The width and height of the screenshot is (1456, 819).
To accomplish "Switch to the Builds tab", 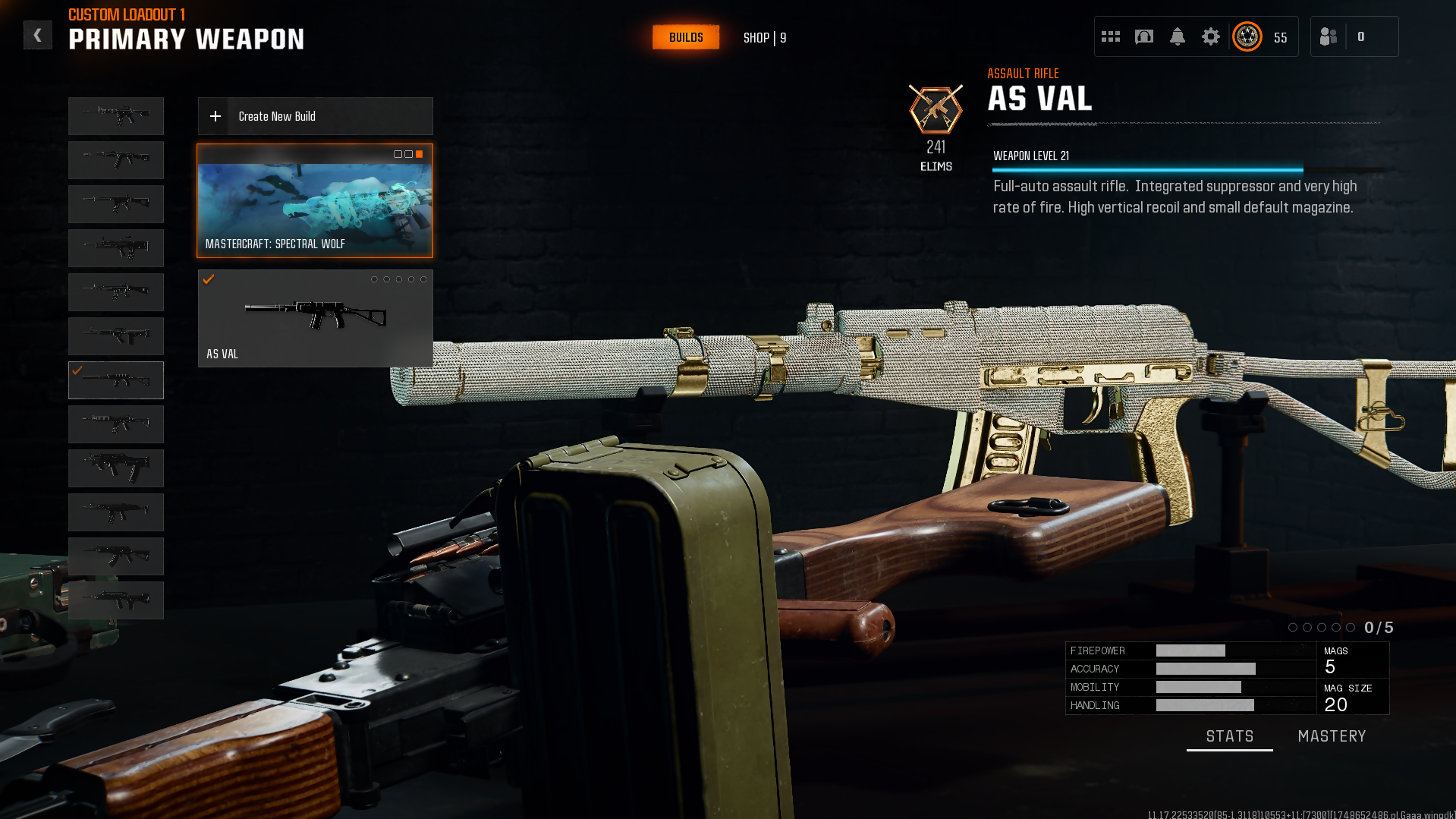I will tap(686, 37).
